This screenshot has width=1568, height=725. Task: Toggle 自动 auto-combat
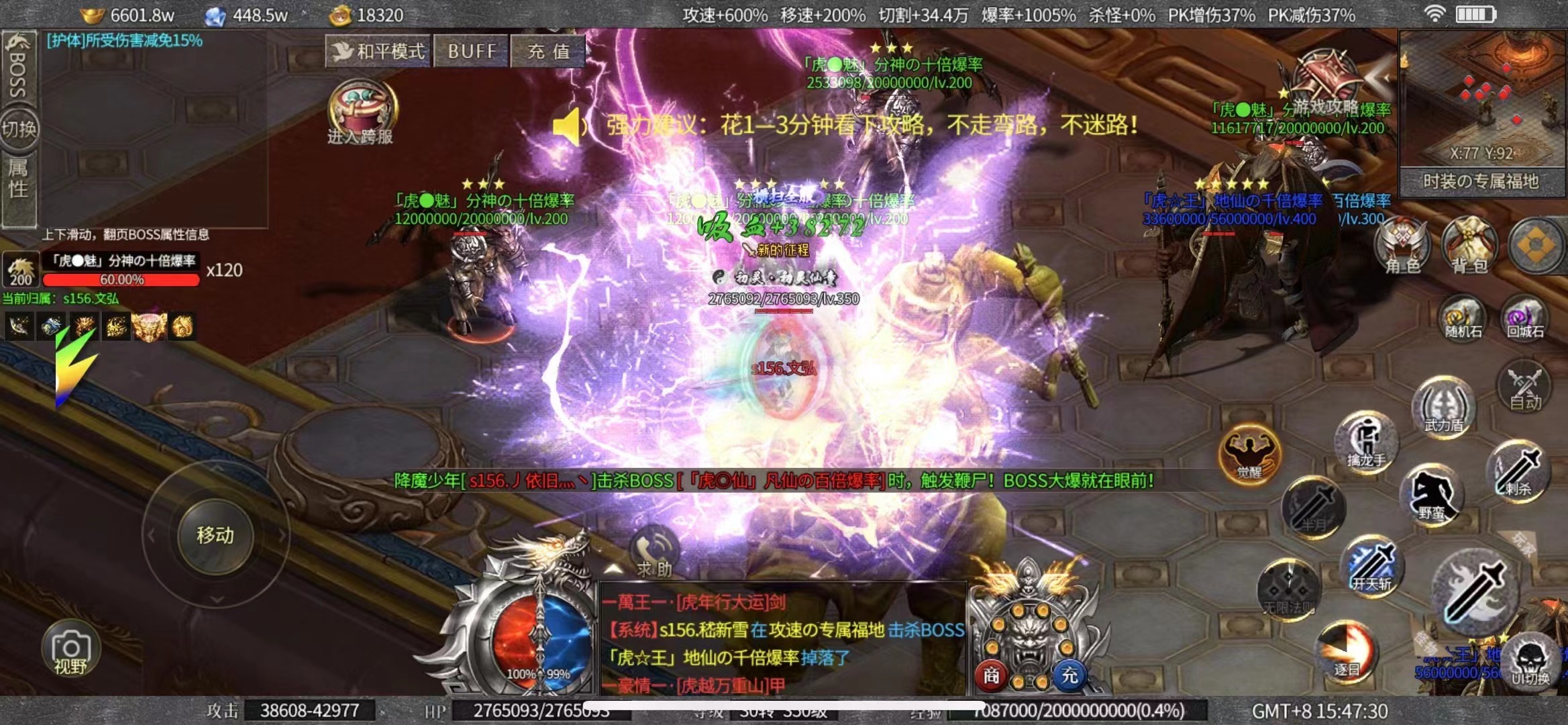1524,388
